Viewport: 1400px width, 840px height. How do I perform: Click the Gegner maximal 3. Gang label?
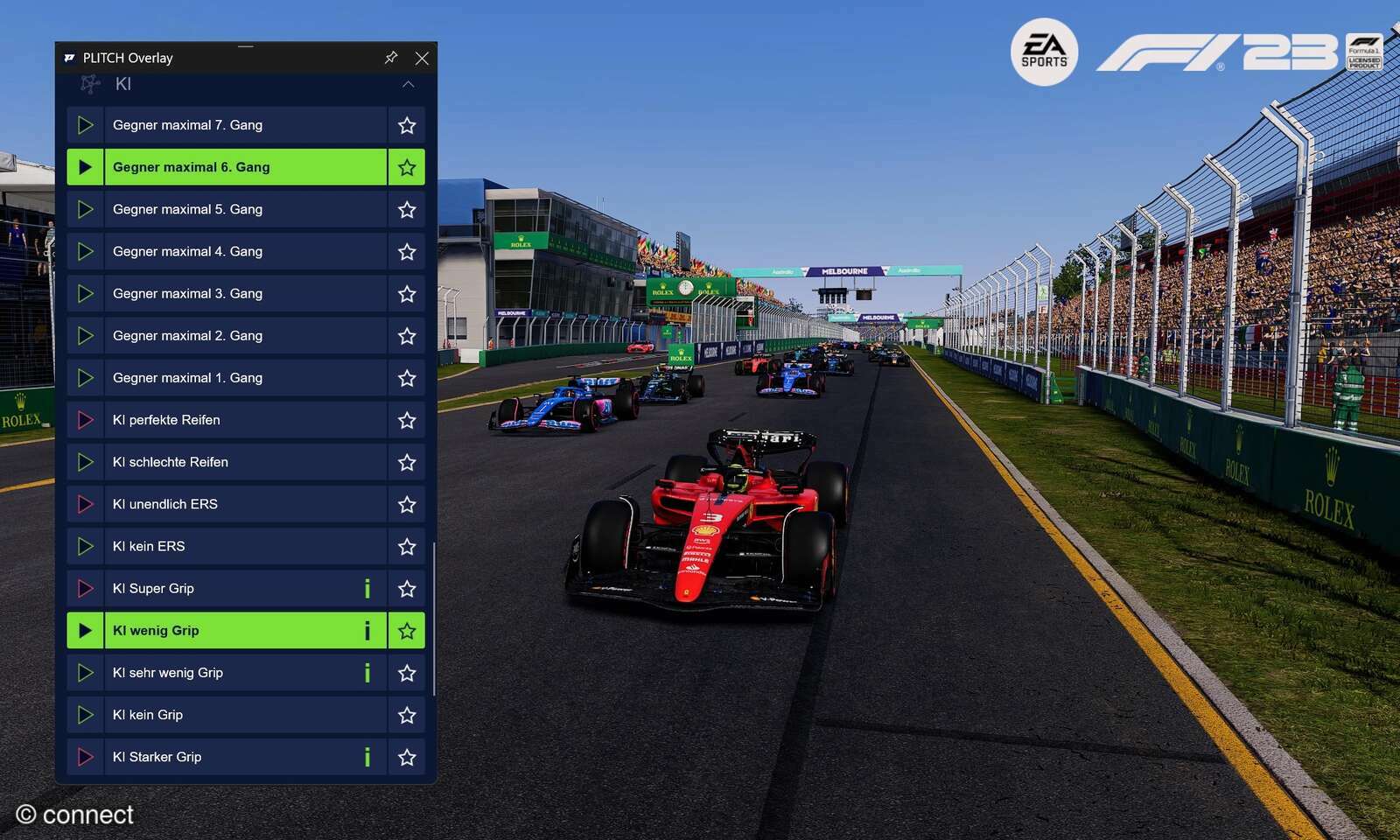click(x=187, y=293)
